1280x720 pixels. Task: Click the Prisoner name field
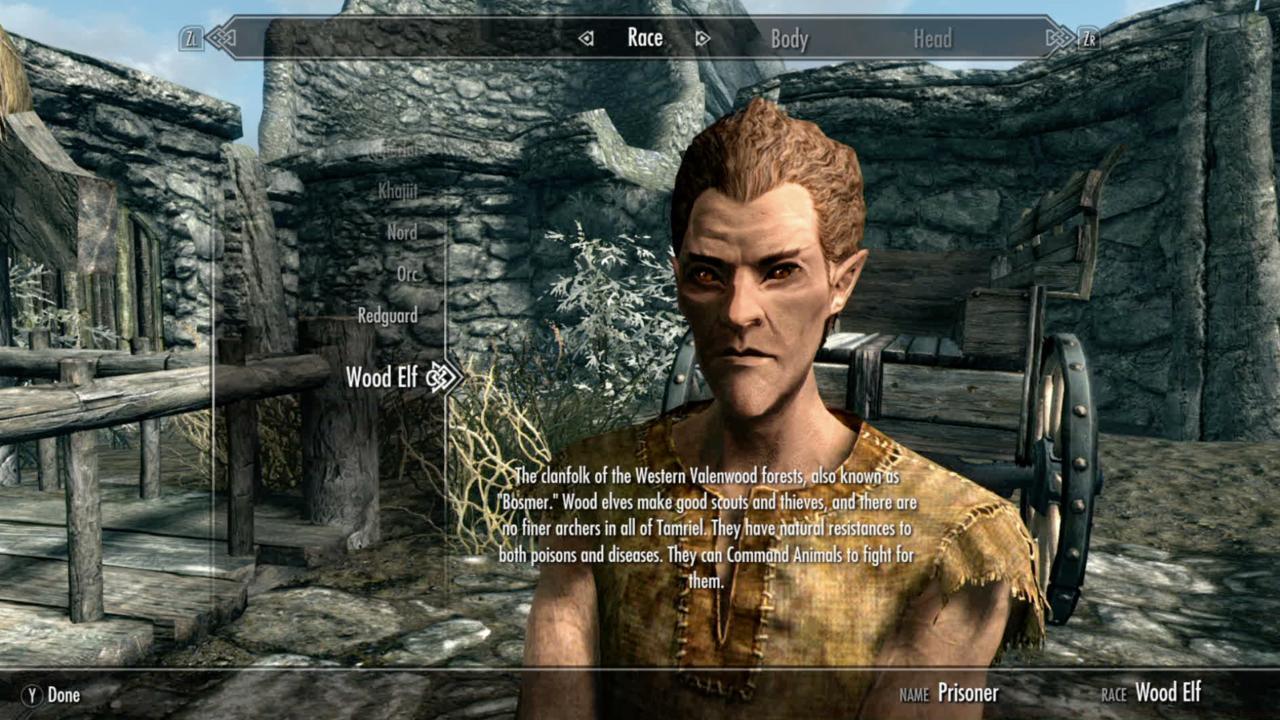(x=968, y=692)
